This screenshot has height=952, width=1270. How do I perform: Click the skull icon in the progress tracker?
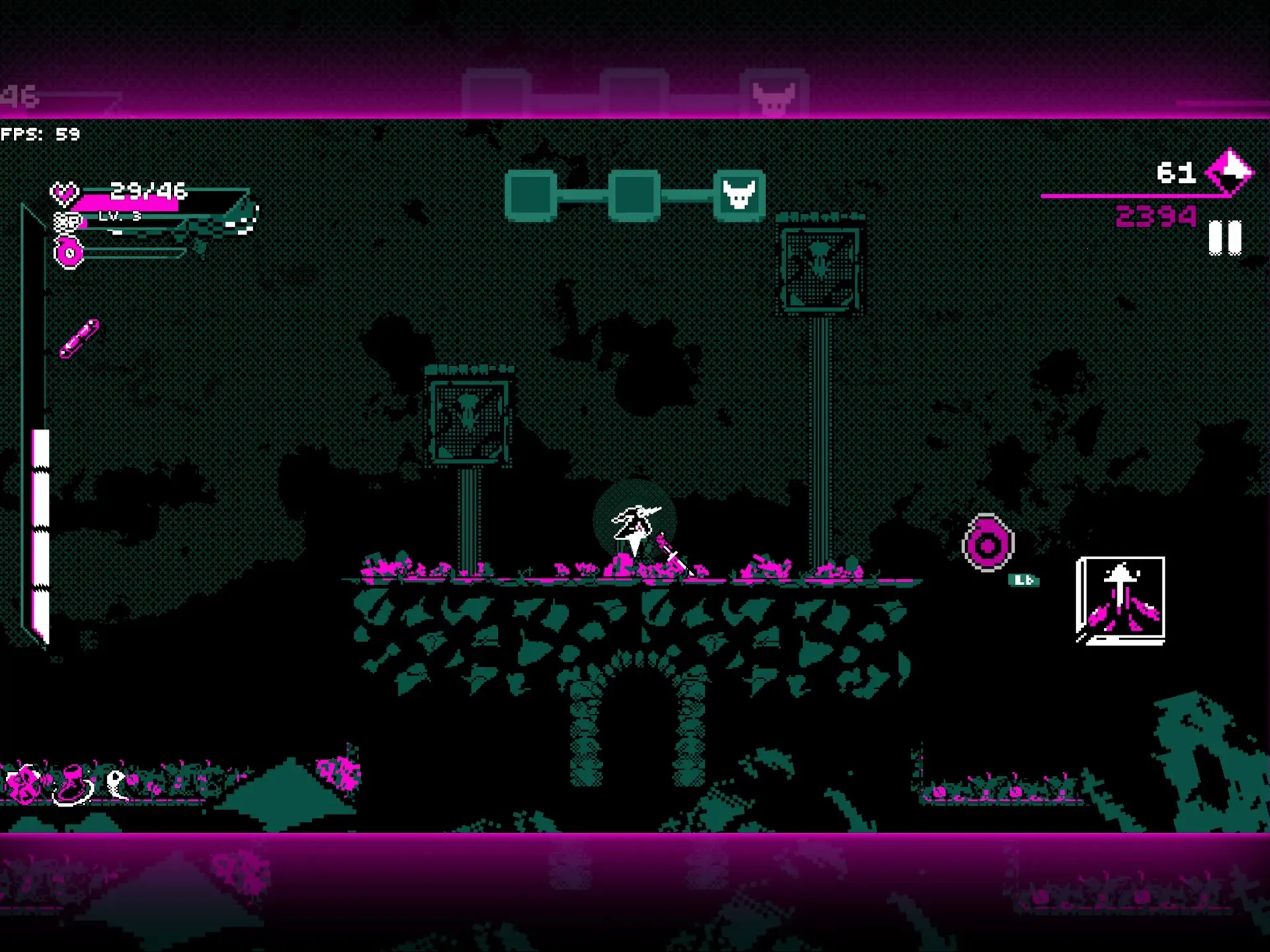pos(740,194)
